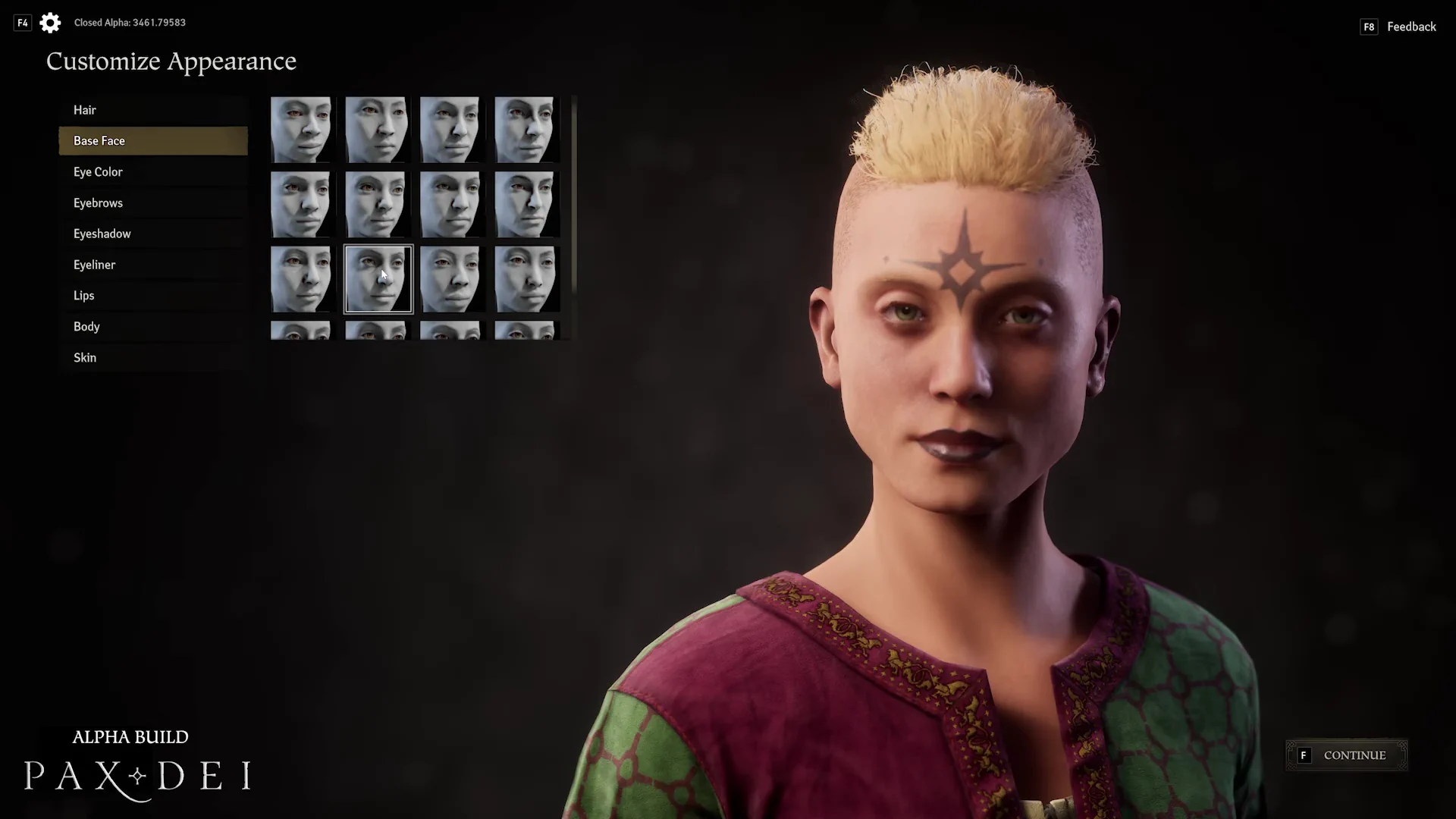Switch to the Eye Color category

click(x=98, y=172)
